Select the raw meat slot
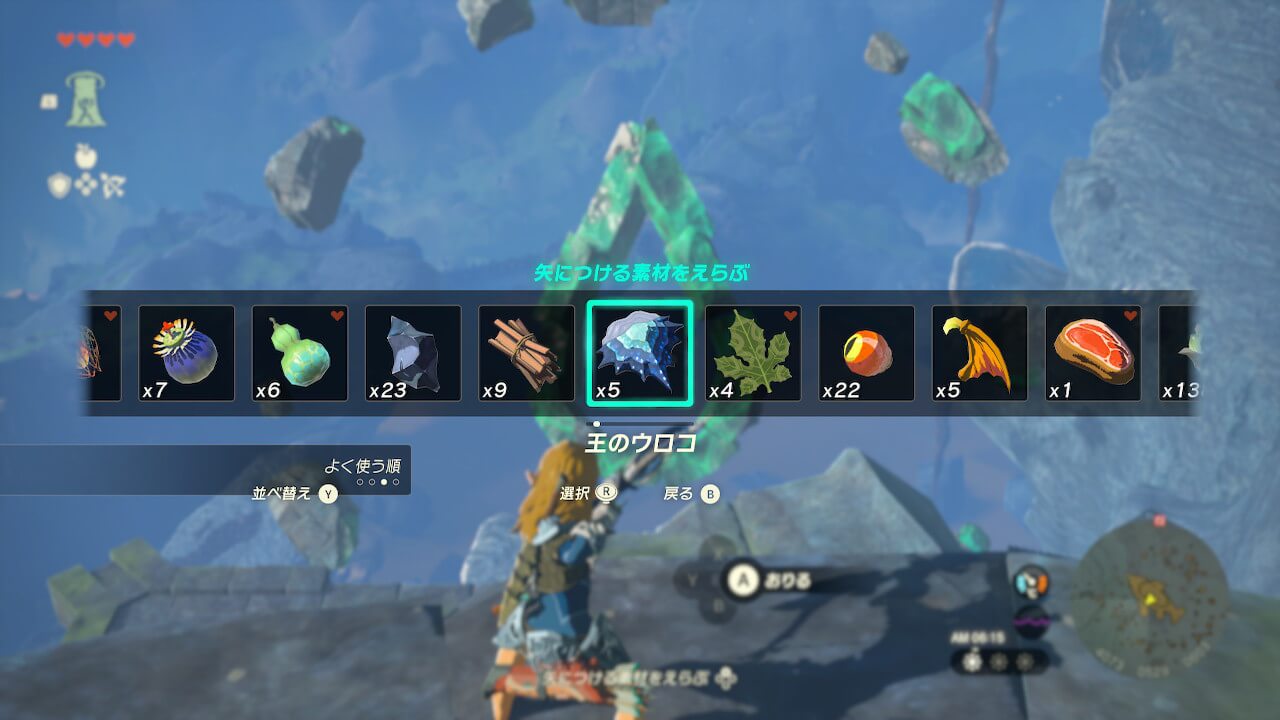Viewport: 1280px width, 720px height. coord(1093,353)
